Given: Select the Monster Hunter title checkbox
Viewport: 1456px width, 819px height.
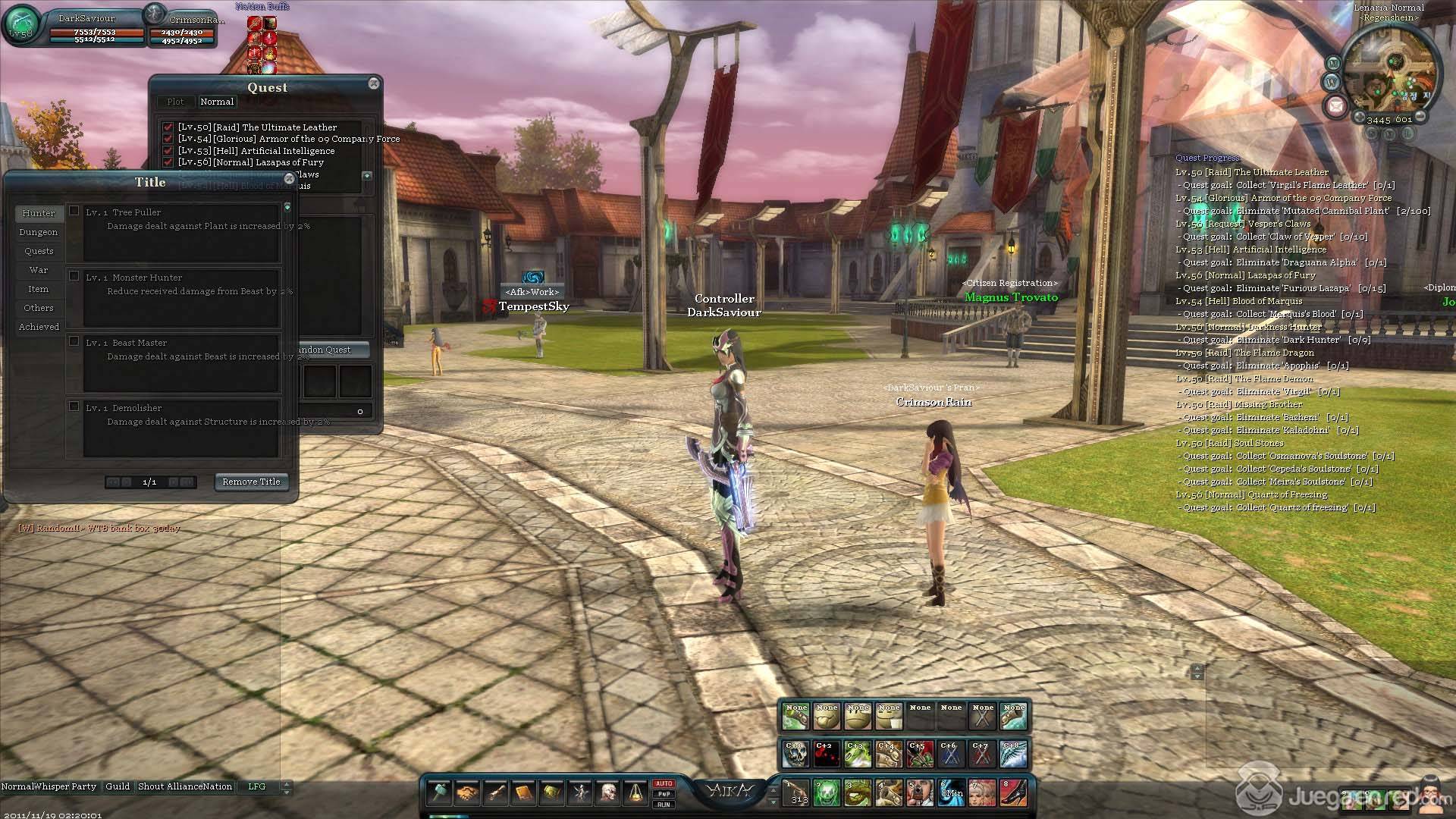Looking at the screenshot, I should coord(74,276).
